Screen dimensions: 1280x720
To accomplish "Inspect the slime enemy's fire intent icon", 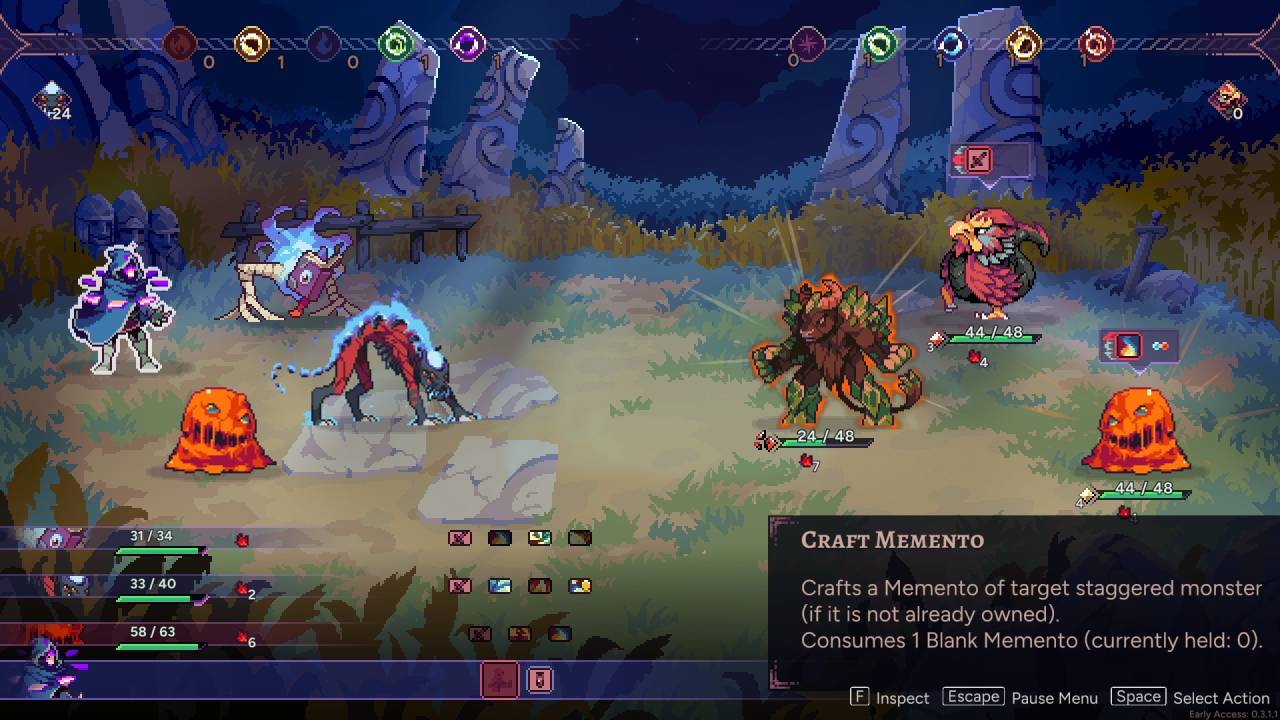I will [1128, 347].
